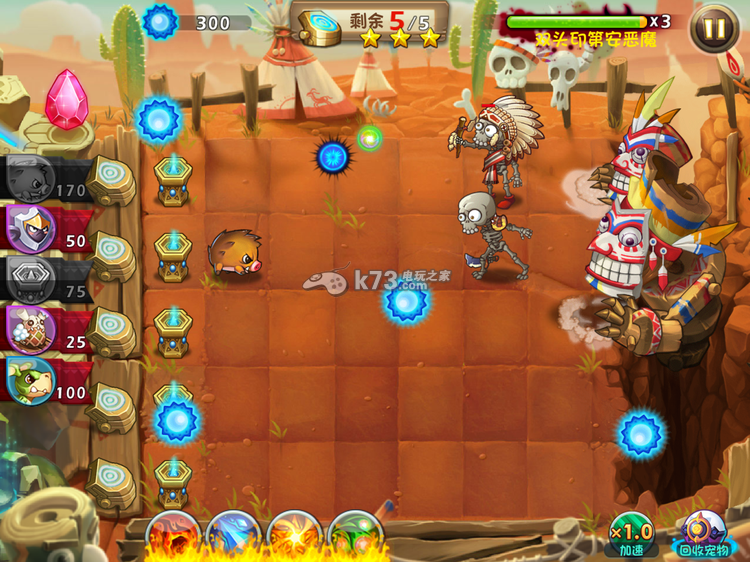Cast the red fire skill orb
The image size is (750, 562).
173,536
